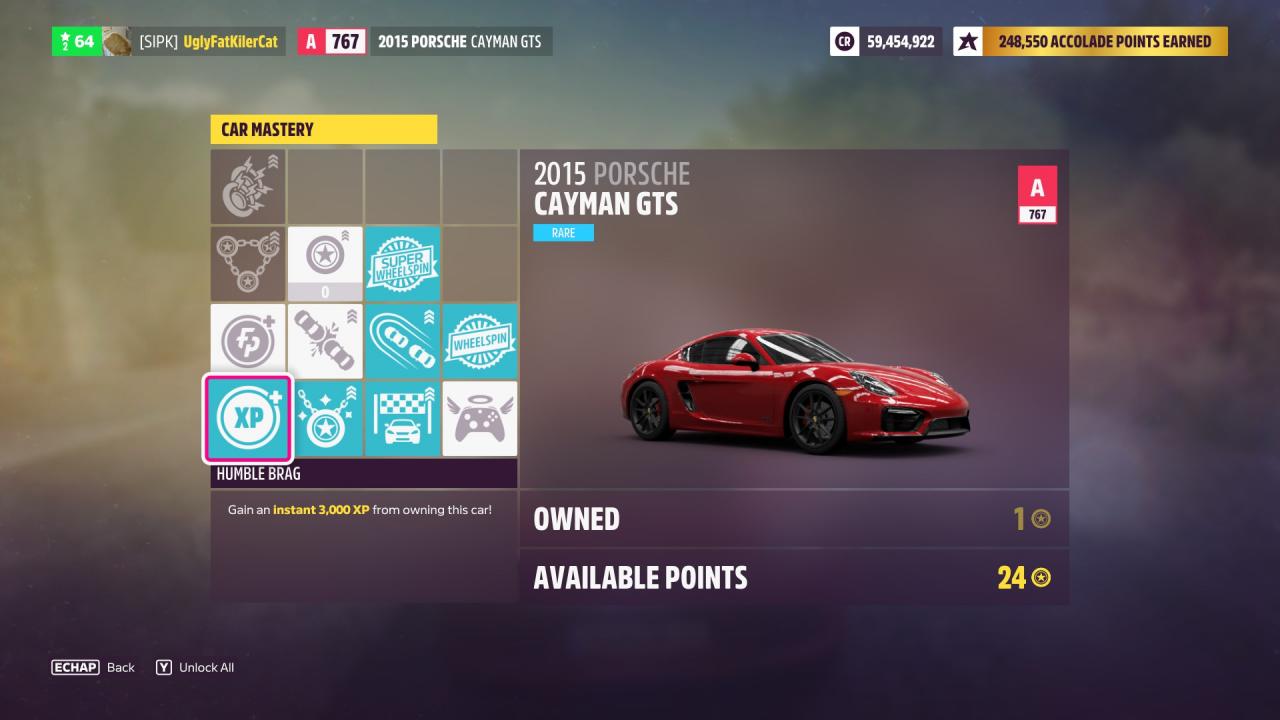The width and height of the screenshot is (1280, 720).
Task: Click the broken chain perk icon
Action: (325, 340)
